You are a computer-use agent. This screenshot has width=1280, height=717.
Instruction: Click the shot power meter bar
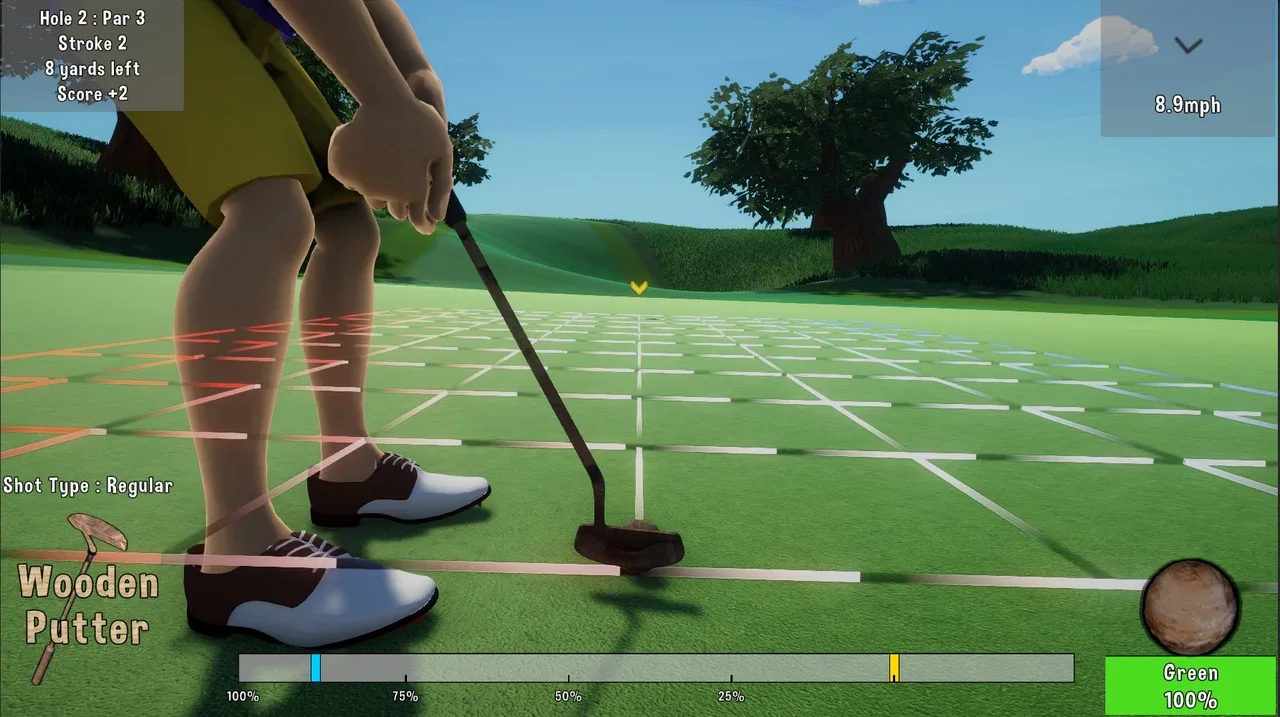coord(655,668)
